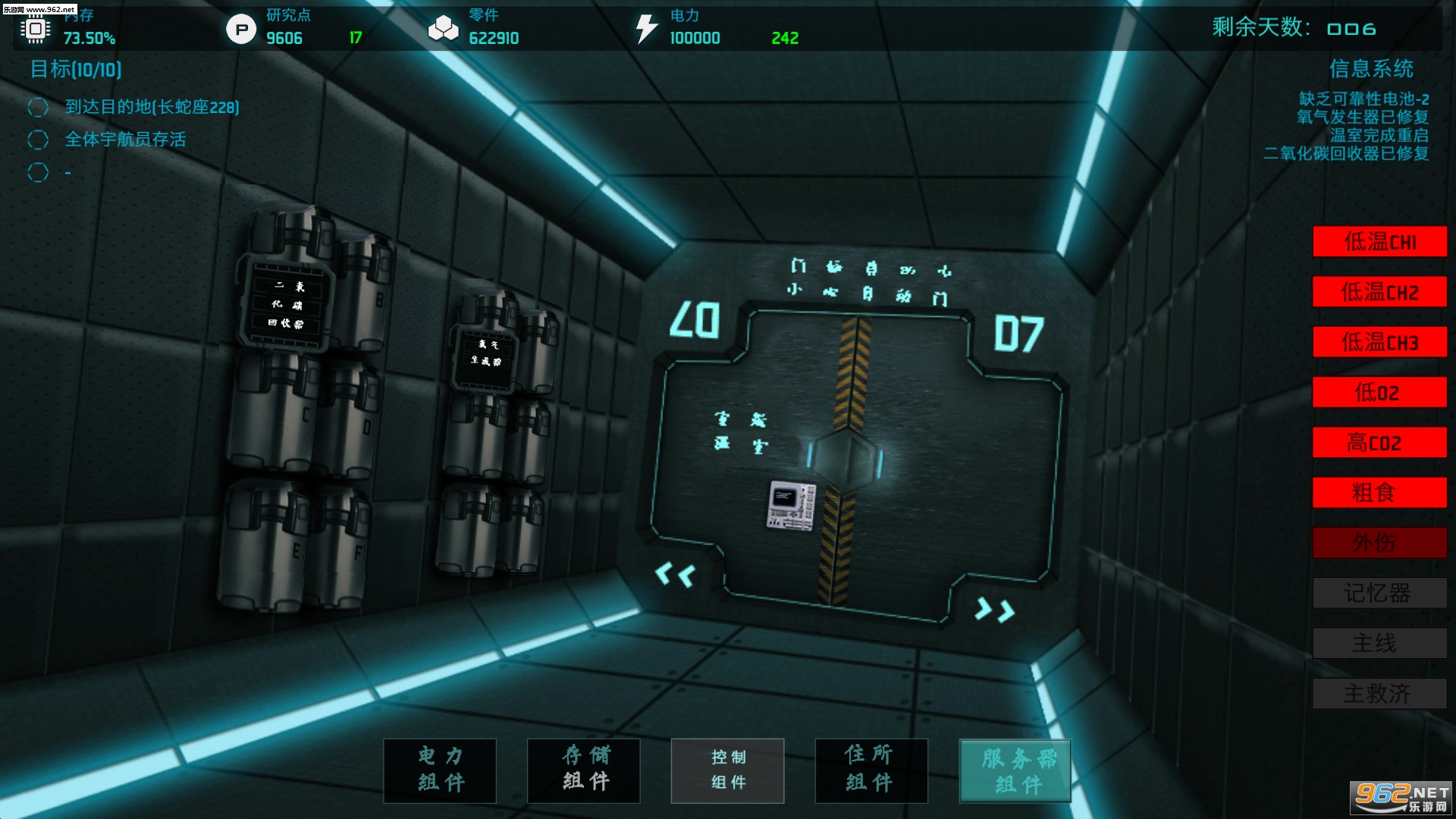The height and width of the screenshot is (819, 1456).
Task: Select the 粗食 alert button
Action: [x=1379, y=493]
